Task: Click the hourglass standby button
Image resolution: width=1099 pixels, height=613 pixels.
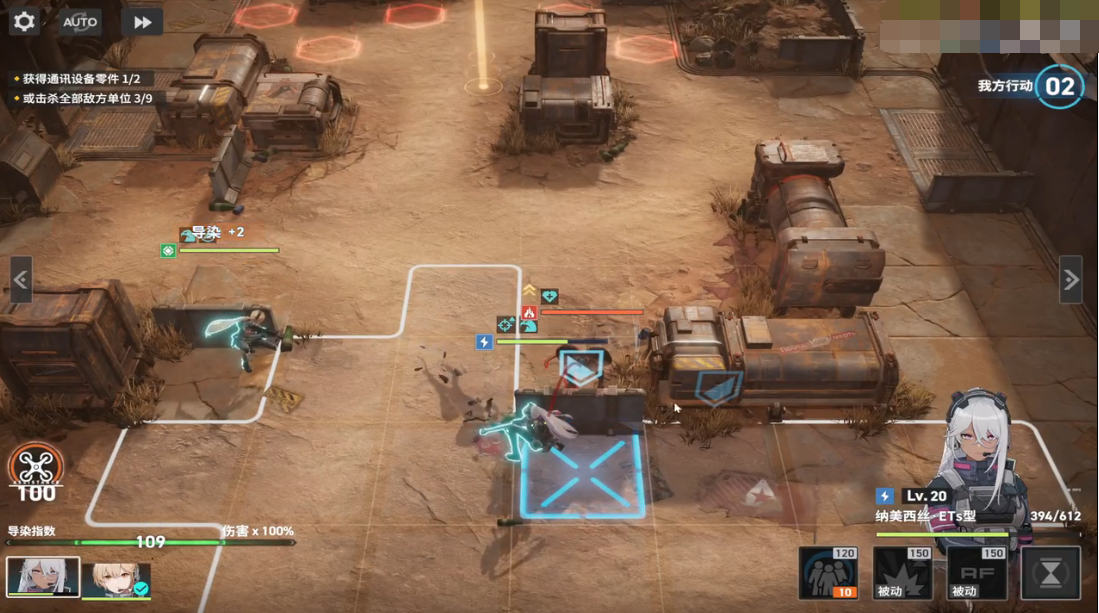Action: (x=1050, y=573)
